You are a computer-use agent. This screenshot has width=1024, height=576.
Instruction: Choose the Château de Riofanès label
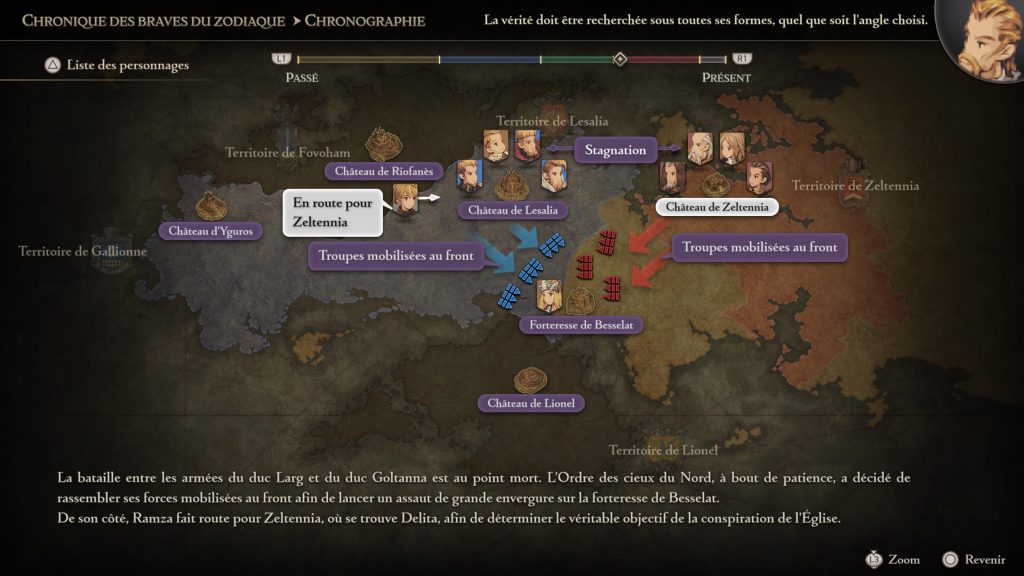coord(384,171)
